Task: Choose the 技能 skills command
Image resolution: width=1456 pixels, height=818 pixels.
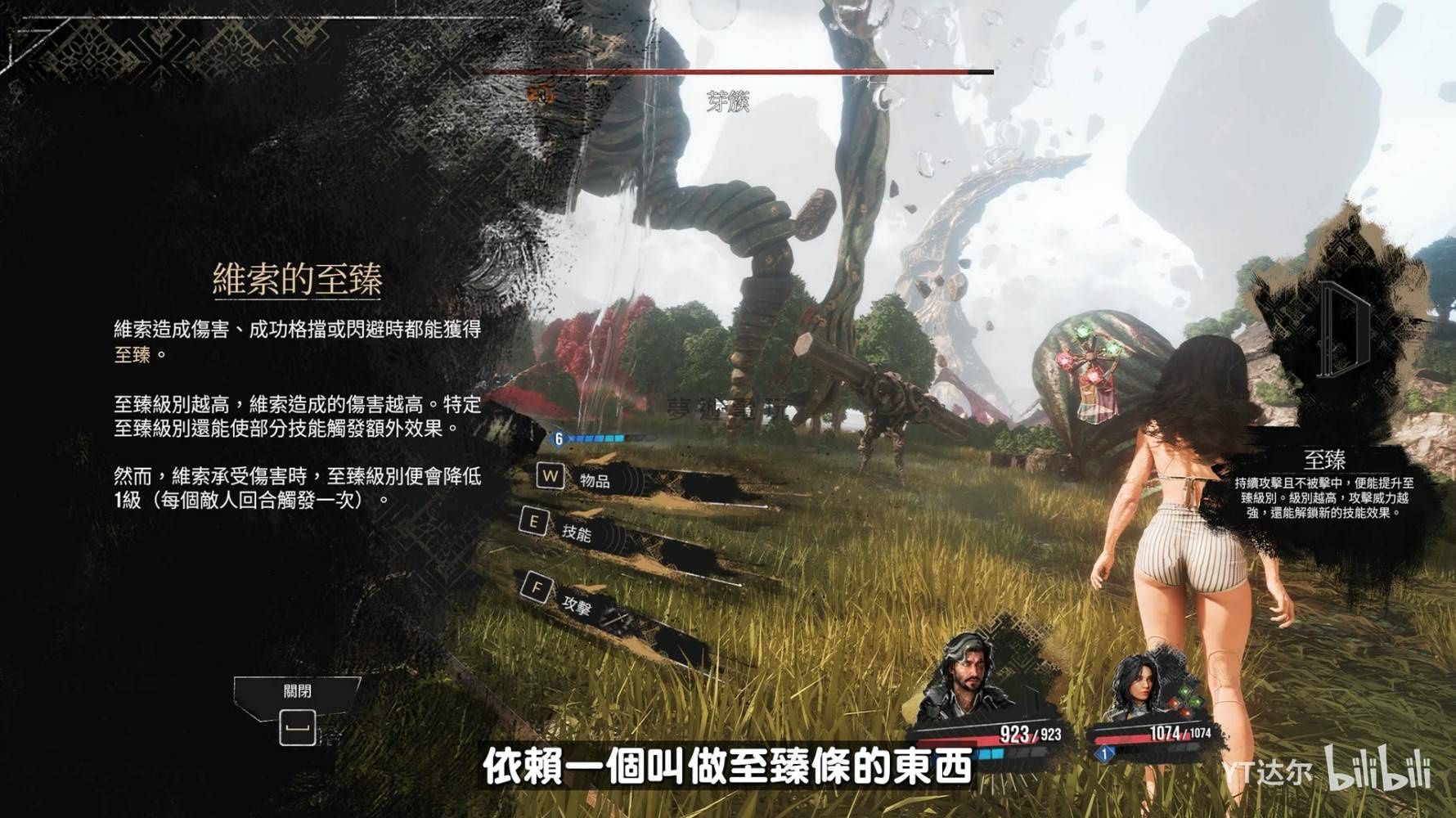Action: (x=576, y=533)
